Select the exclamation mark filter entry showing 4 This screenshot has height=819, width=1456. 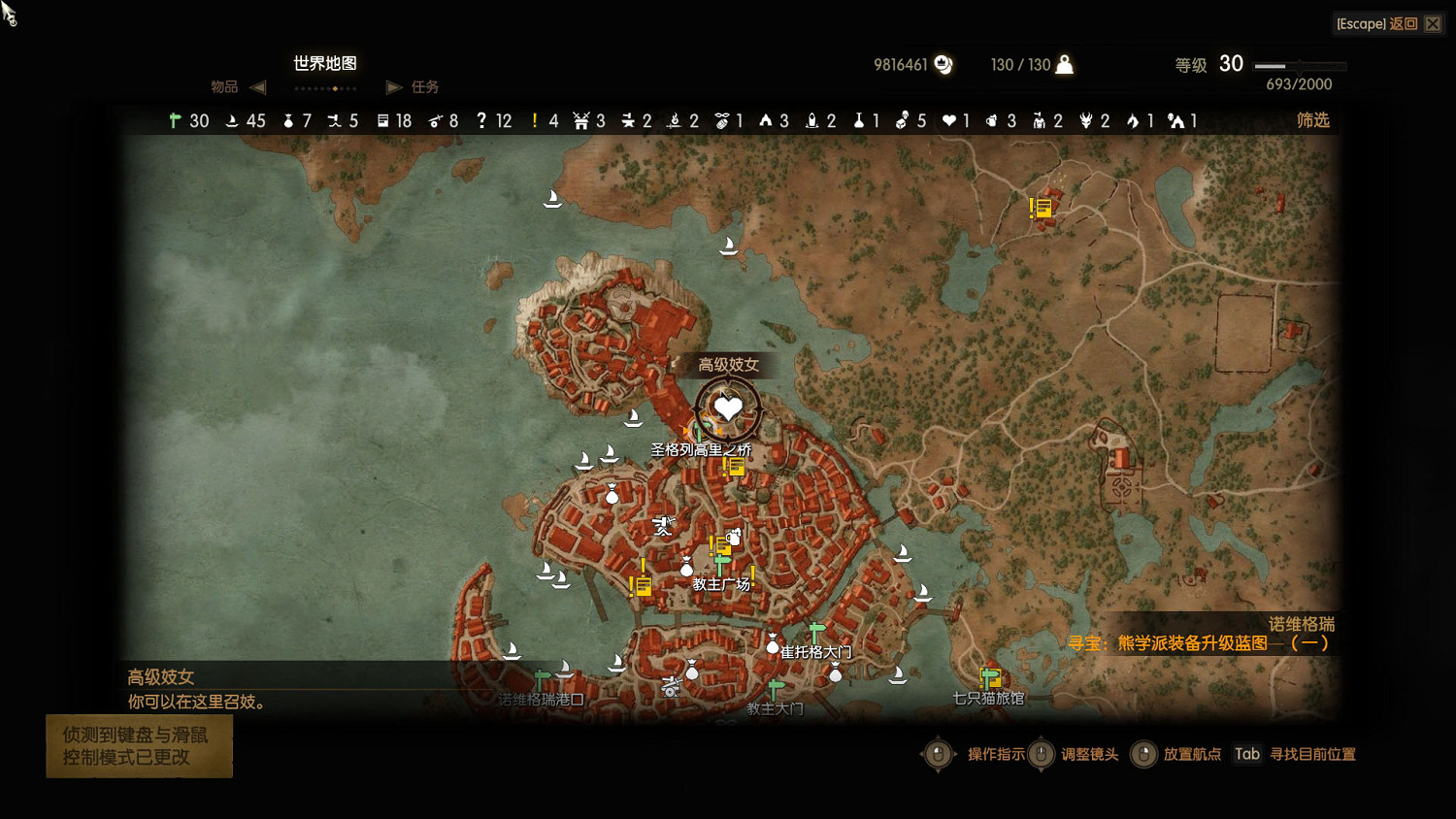click(x=545, y=121)
